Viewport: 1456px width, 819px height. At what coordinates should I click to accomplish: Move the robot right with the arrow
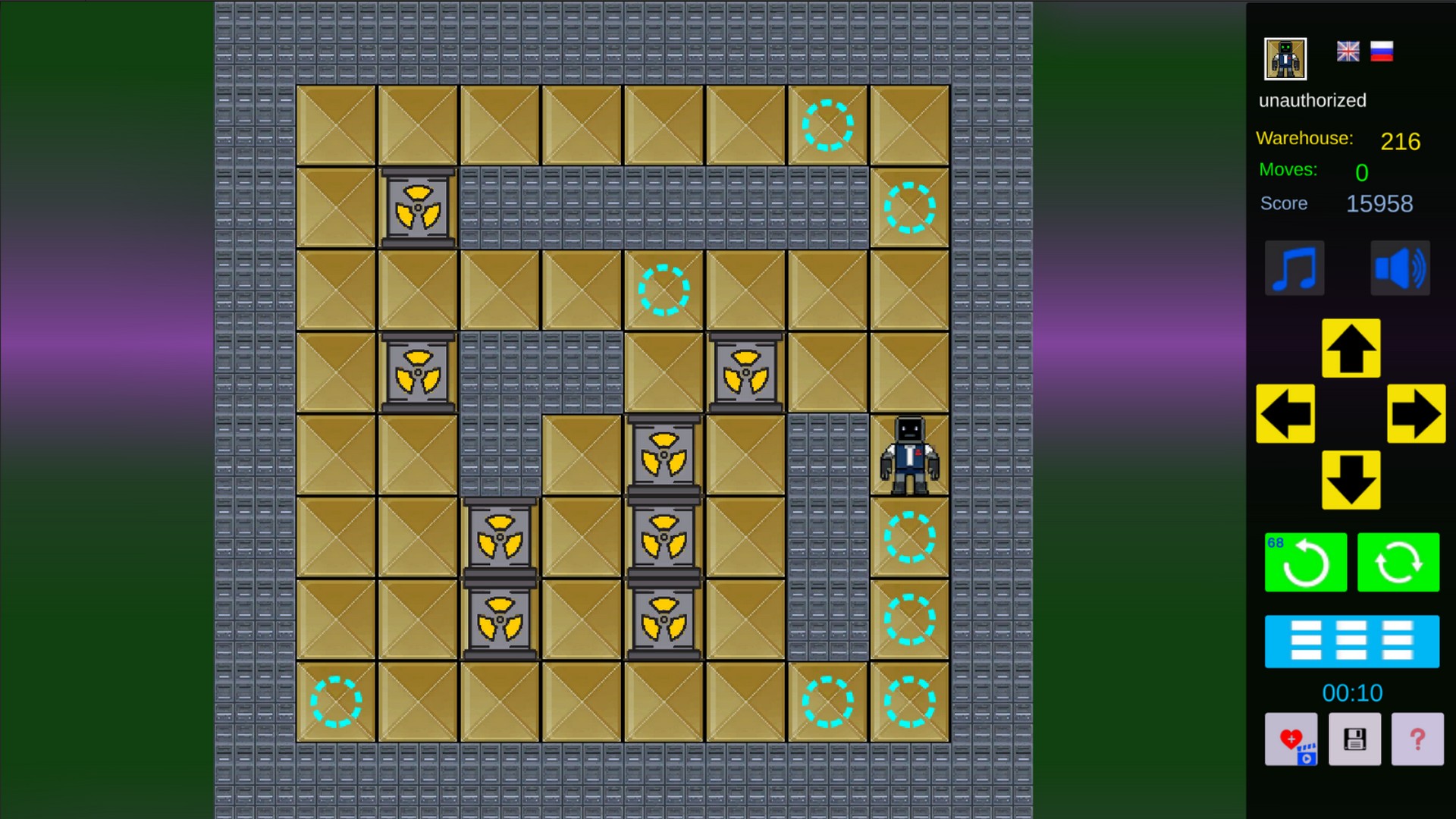pyautogui.click(x=1416, y=414)
